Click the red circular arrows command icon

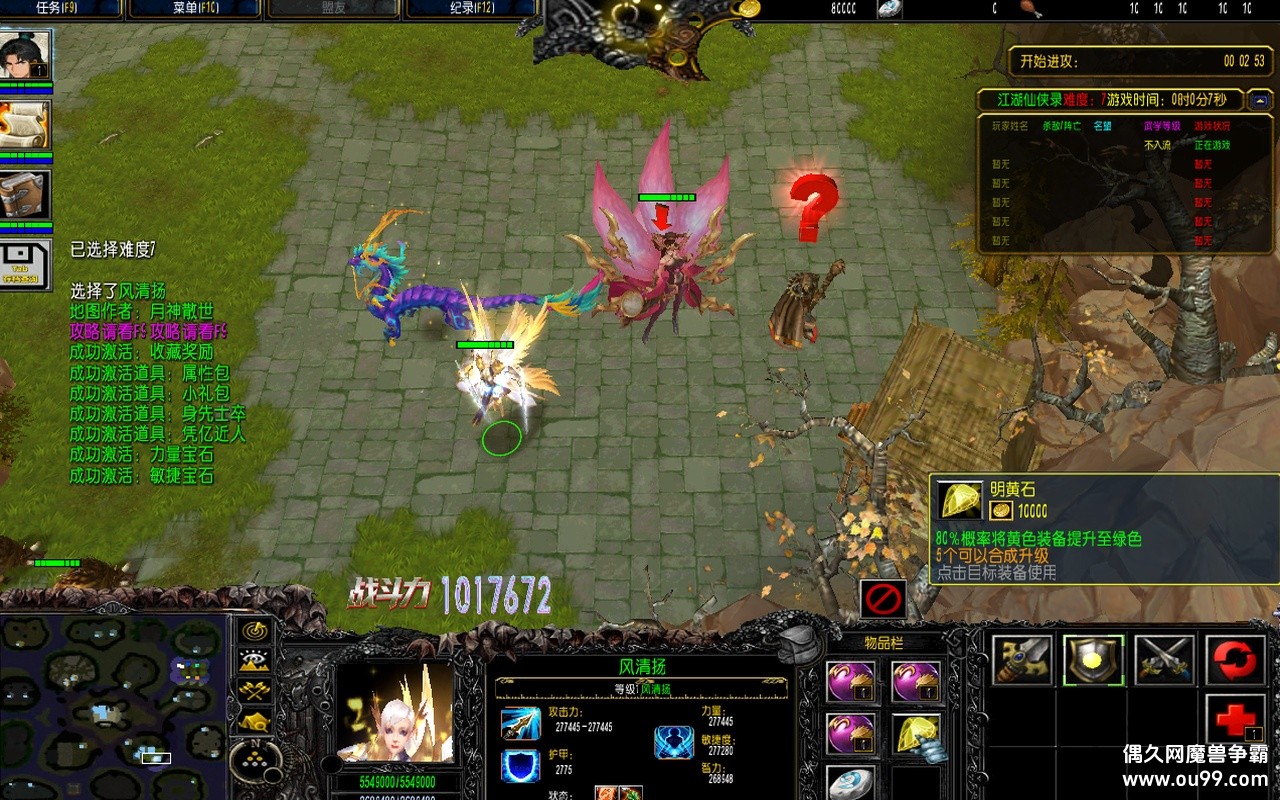(1235, 660)
